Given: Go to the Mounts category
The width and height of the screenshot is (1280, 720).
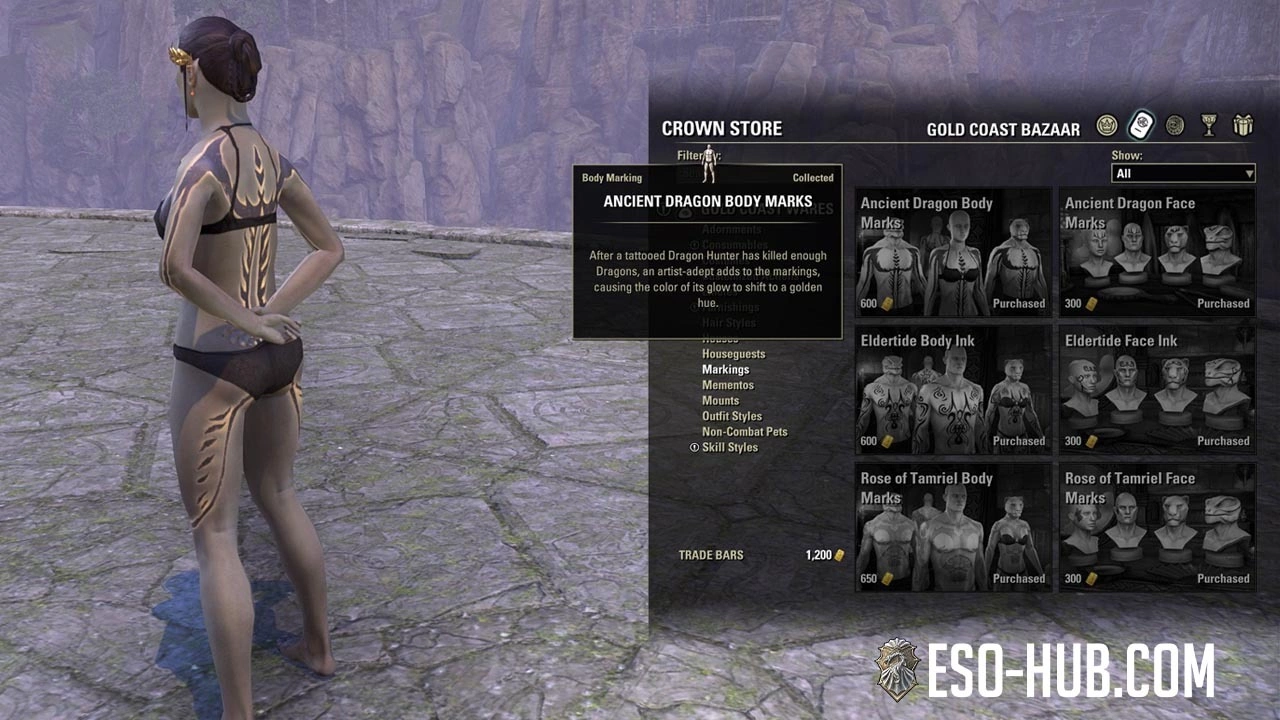Looking at the screenshot, I should 720,401.
